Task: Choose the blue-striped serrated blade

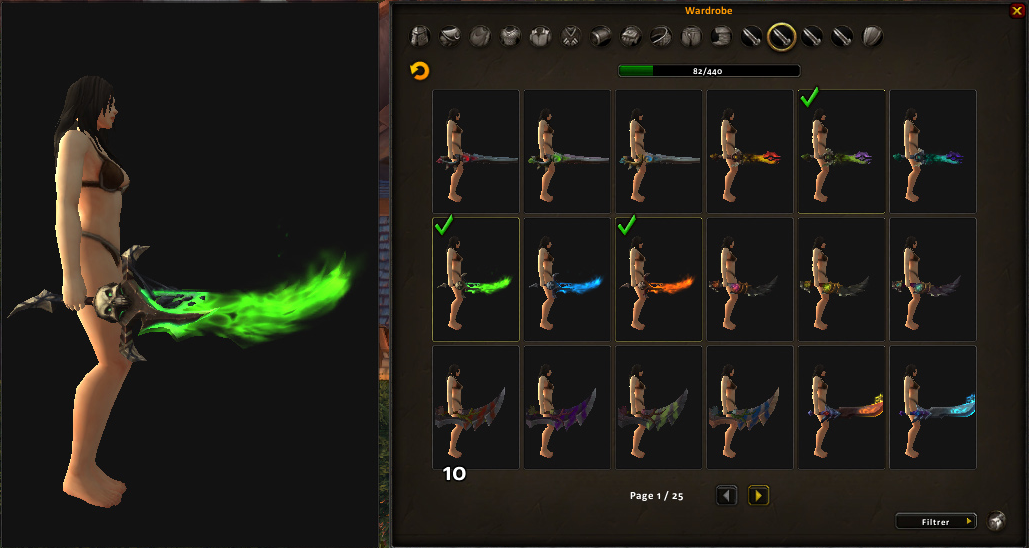Action: (751, 407)
